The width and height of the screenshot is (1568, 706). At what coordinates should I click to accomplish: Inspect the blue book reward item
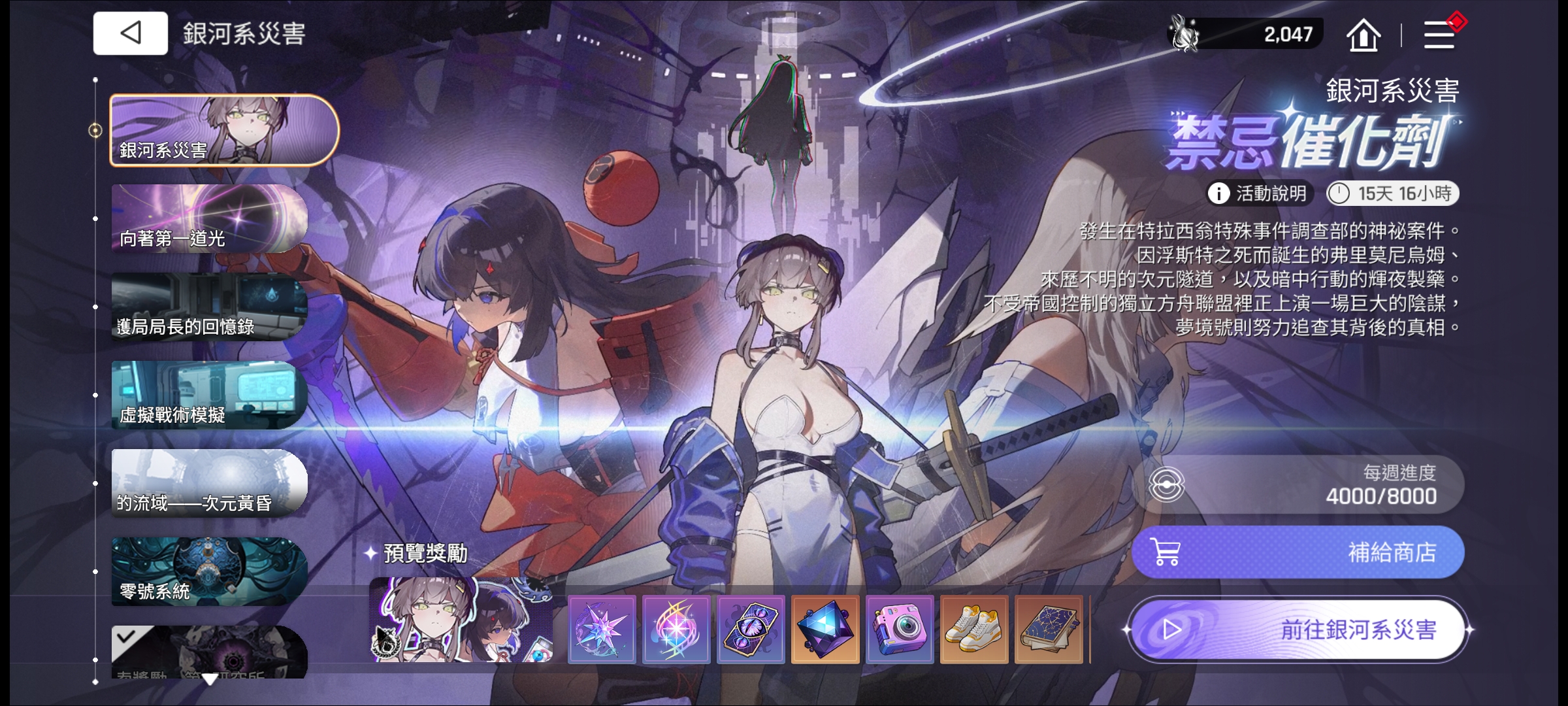click(1049, 630)
